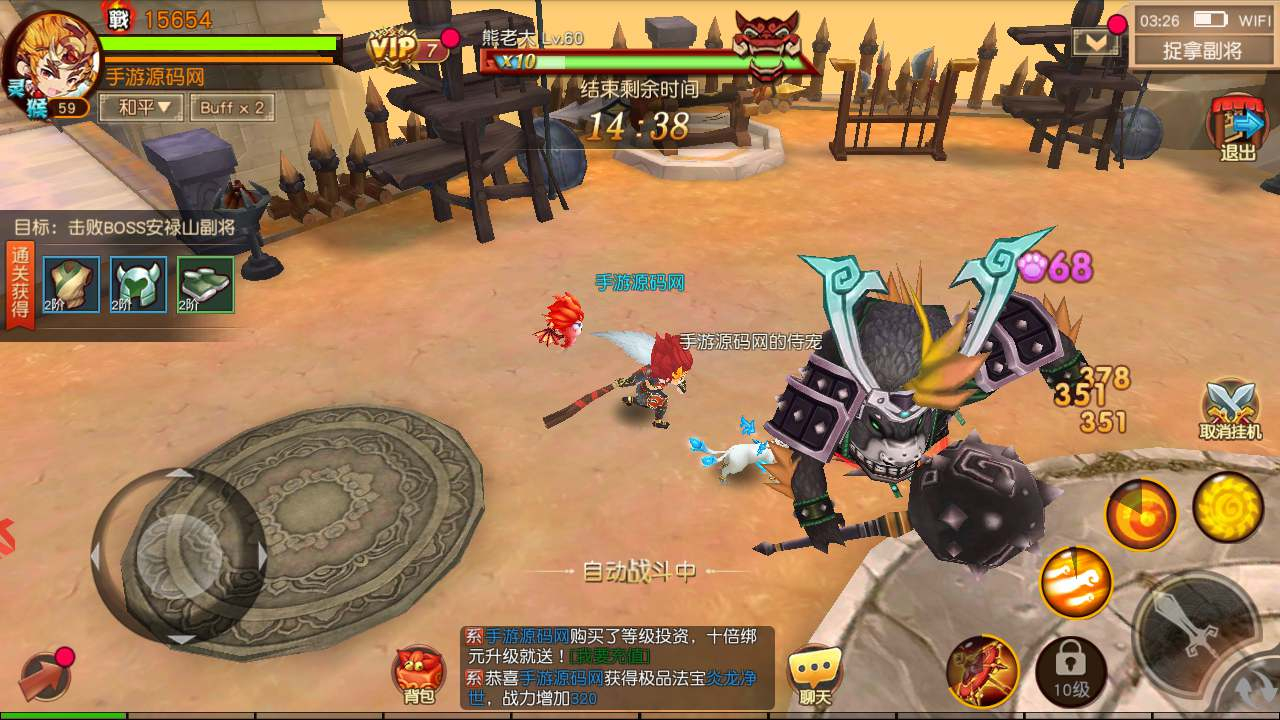
Task: Open the 背包 backpack
Action: click(x=420, y=675)
